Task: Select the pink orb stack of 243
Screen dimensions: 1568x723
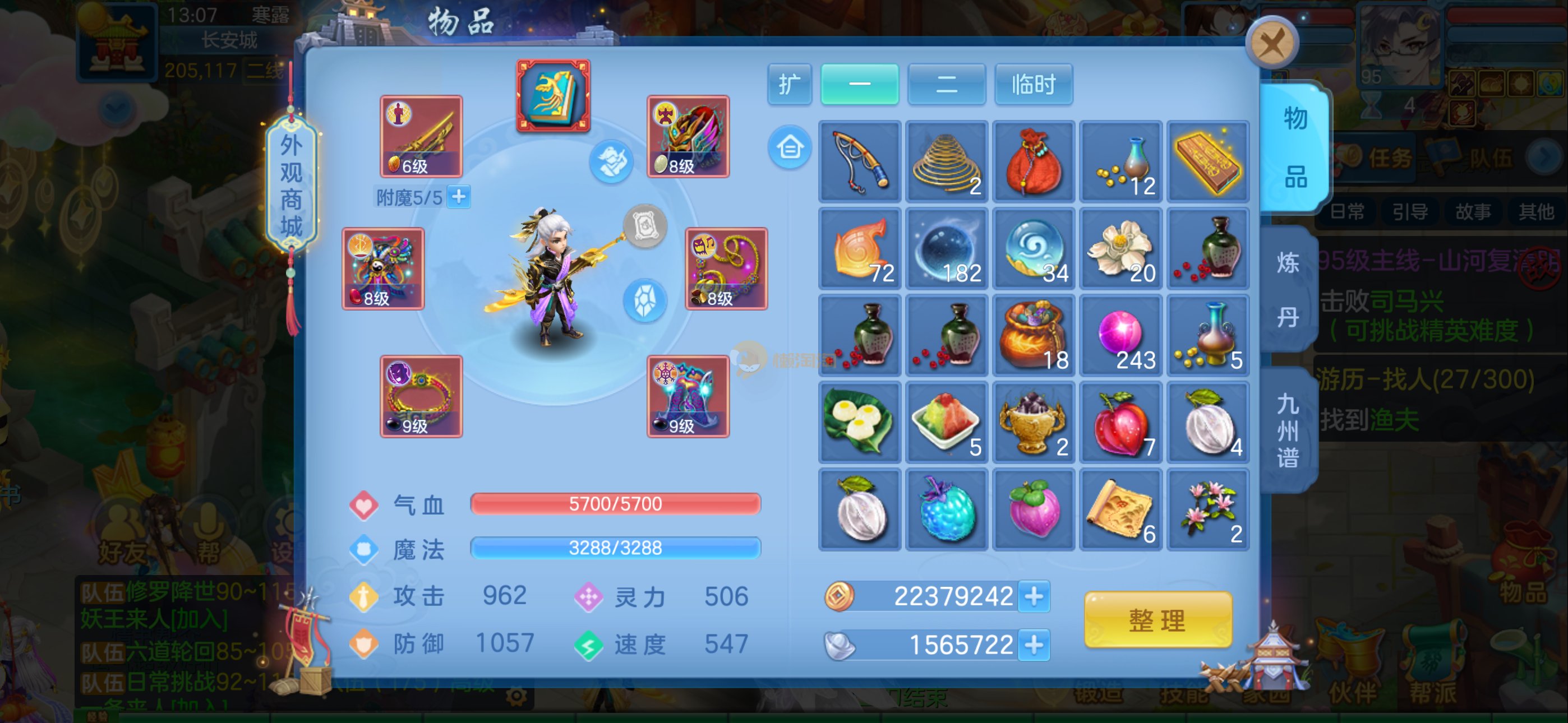Action: click(x=1120, y=335)
